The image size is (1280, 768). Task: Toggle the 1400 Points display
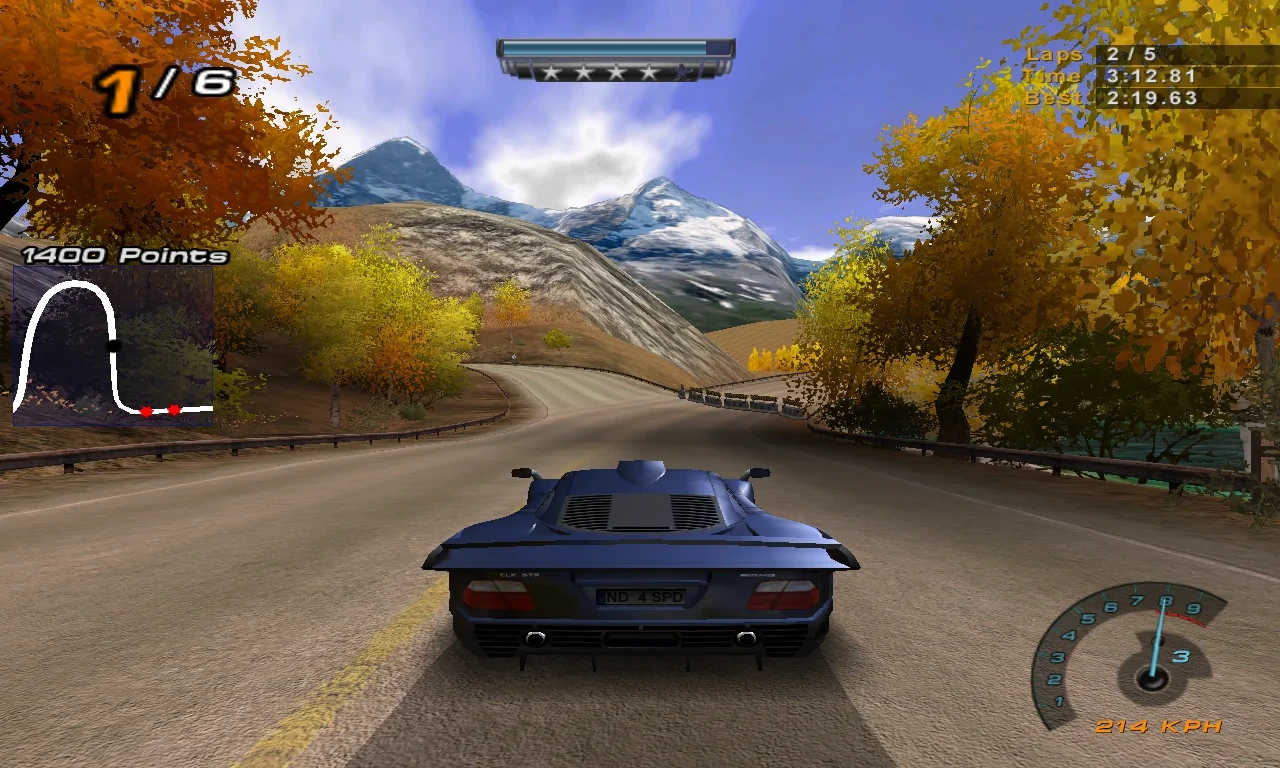click(124, 256)
